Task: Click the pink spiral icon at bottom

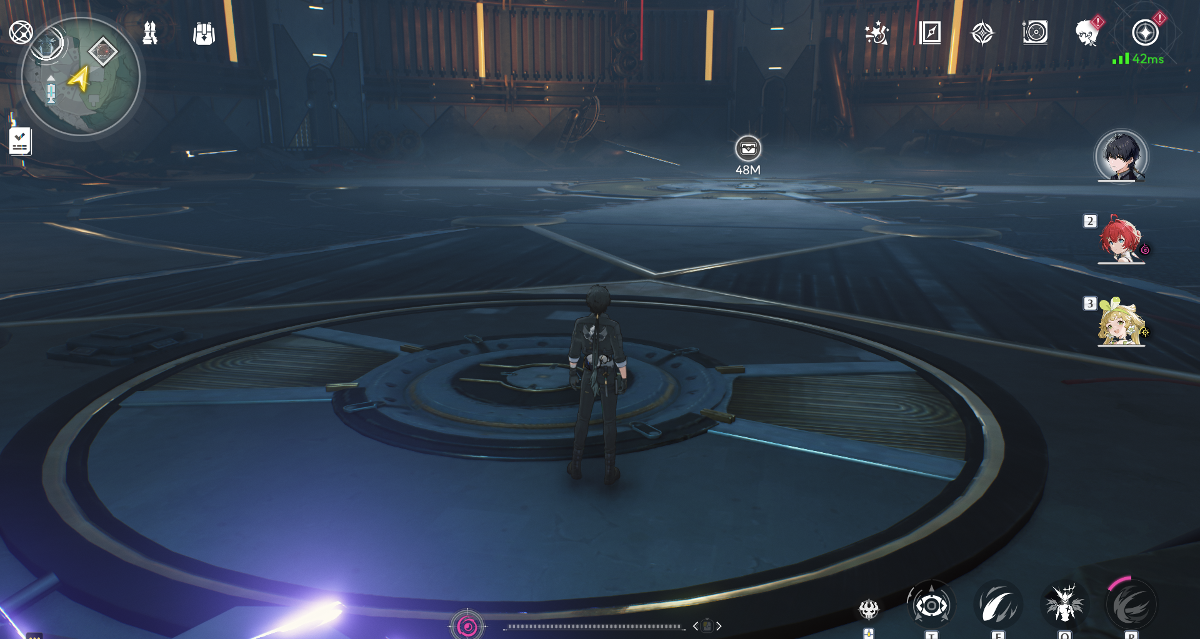Action: [466, 626]
